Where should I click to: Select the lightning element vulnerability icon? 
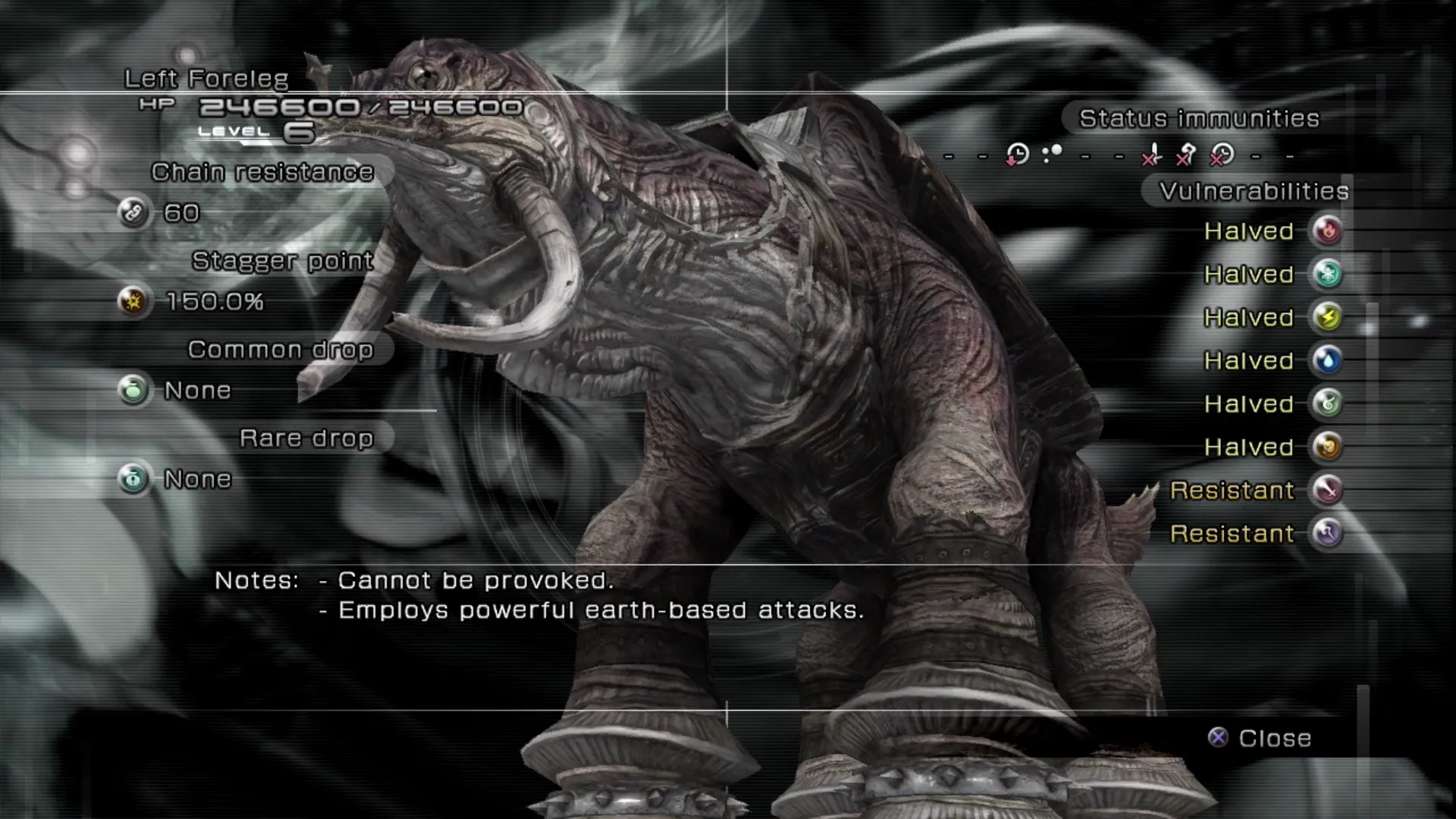1327,317
